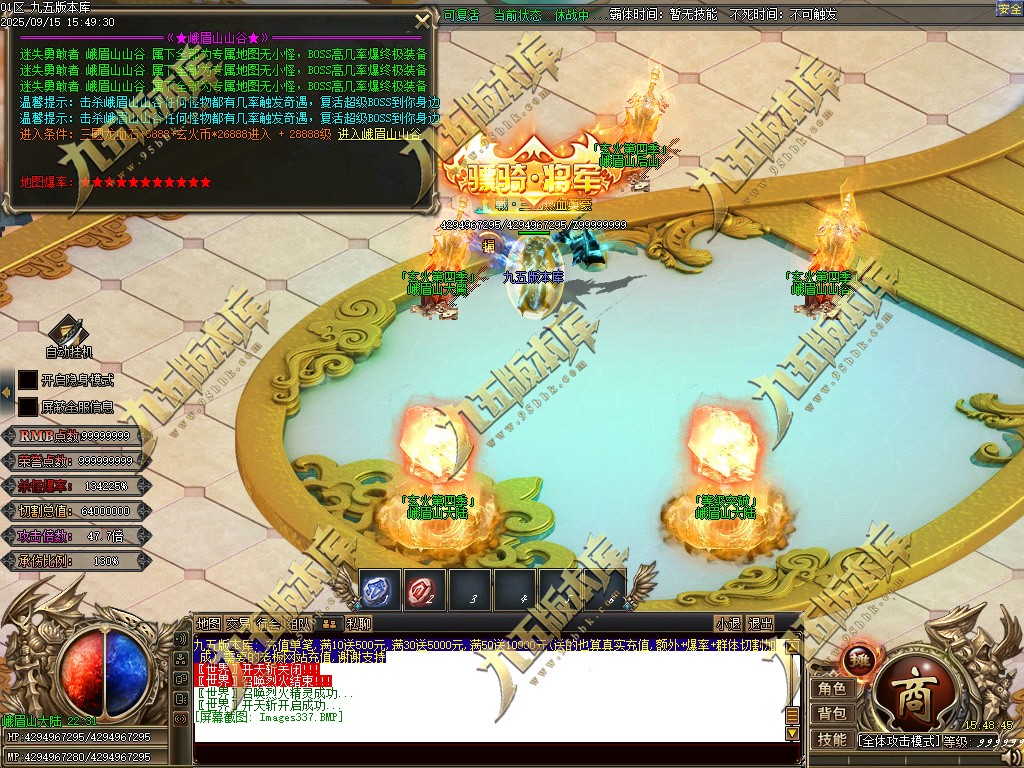Activate the 自动挂机 auto-battle icon
1024x768 pixels.
(68, 331)
